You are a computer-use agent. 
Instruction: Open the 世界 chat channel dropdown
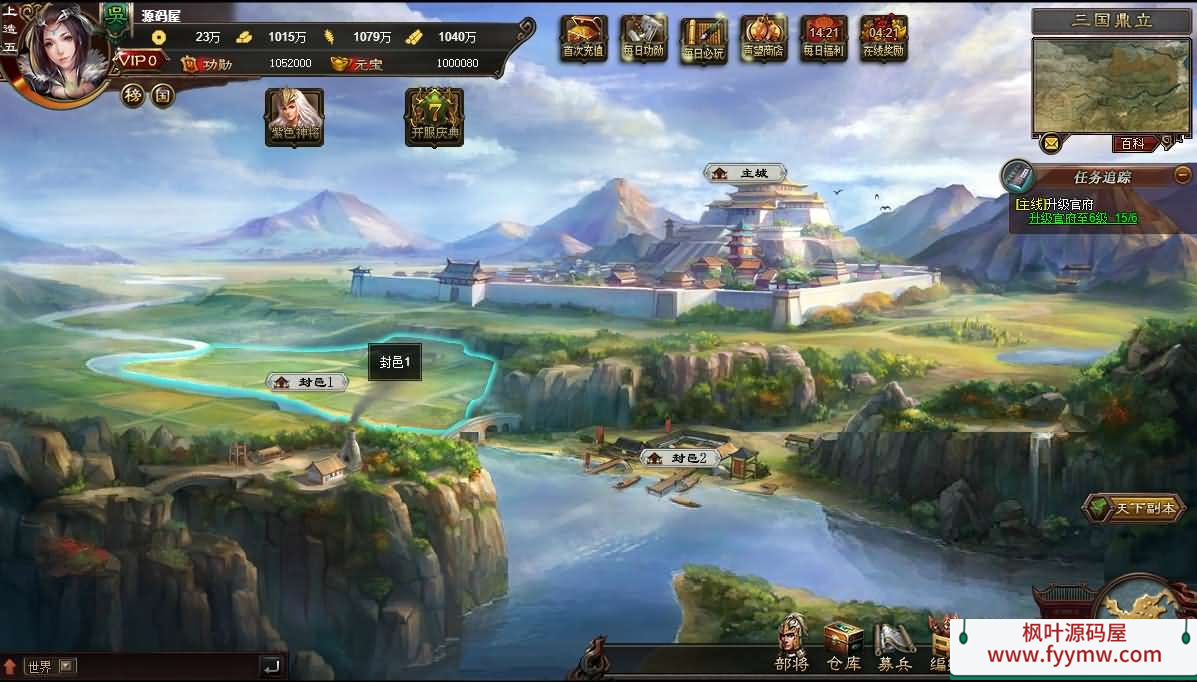pos(67,666)
